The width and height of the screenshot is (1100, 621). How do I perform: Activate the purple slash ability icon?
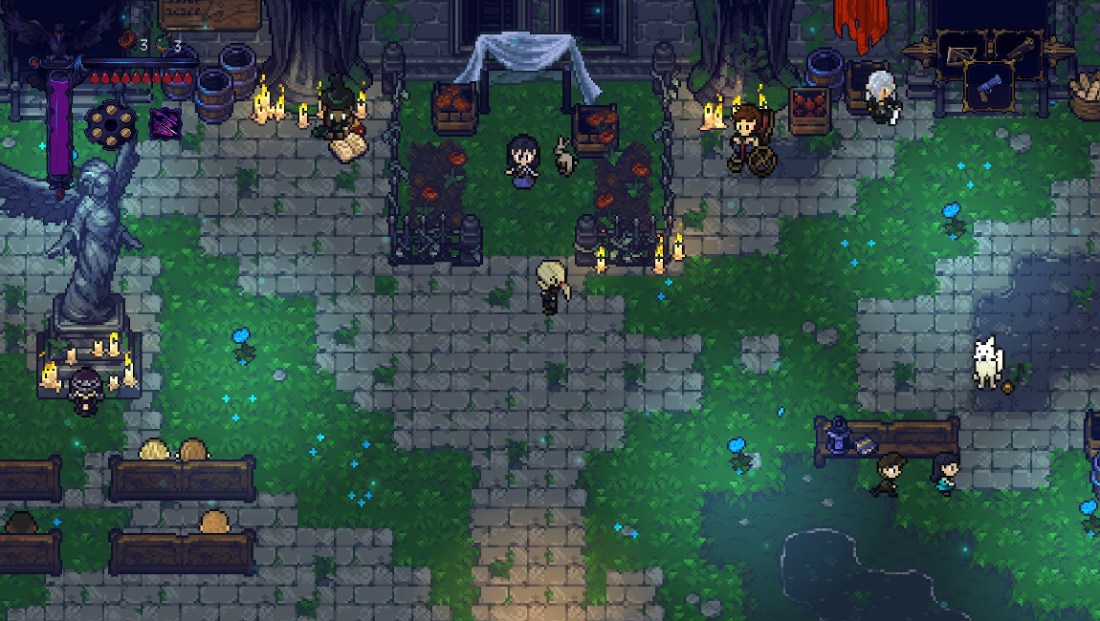pos(165,123)
